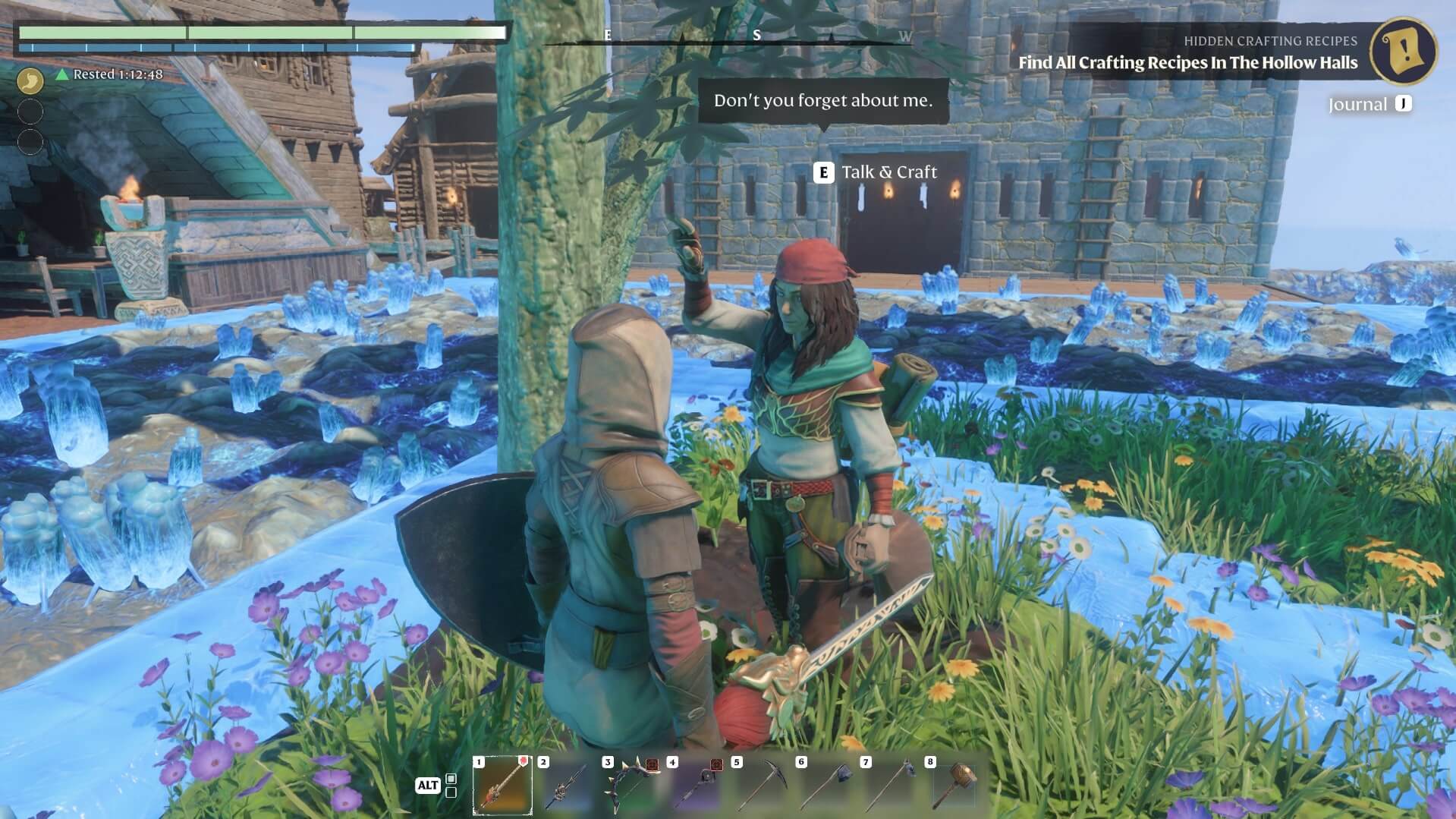Equip the construction hammer in slot 8
The height and width of the screenshot is (819, 1456).
coord(954,785)
